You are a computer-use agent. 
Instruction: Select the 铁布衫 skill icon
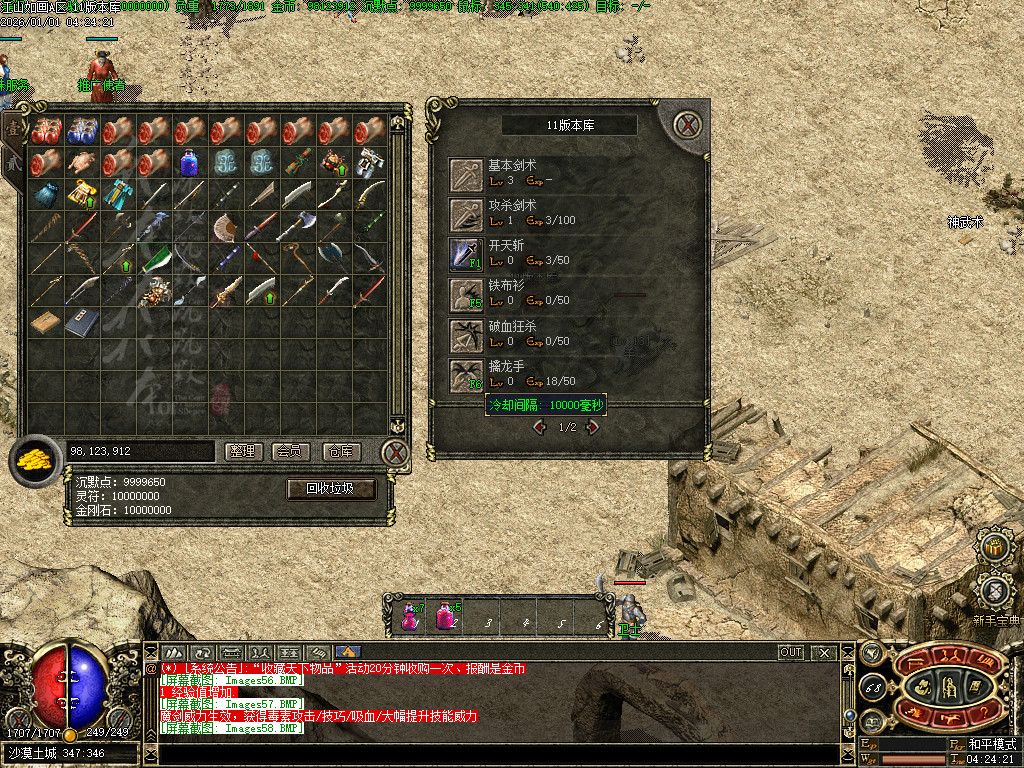pyautogui.click(x=466, y=295)
